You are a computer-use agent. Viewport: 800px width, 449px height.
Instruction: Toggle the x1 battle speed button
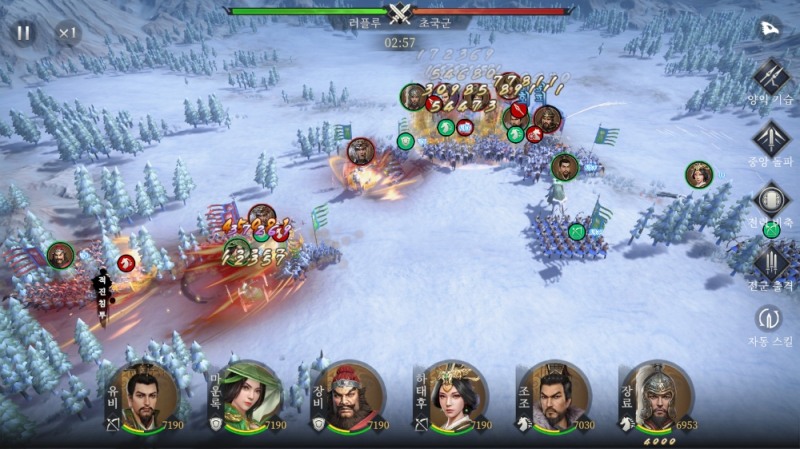pyautogui.click(x=67, y=32)
